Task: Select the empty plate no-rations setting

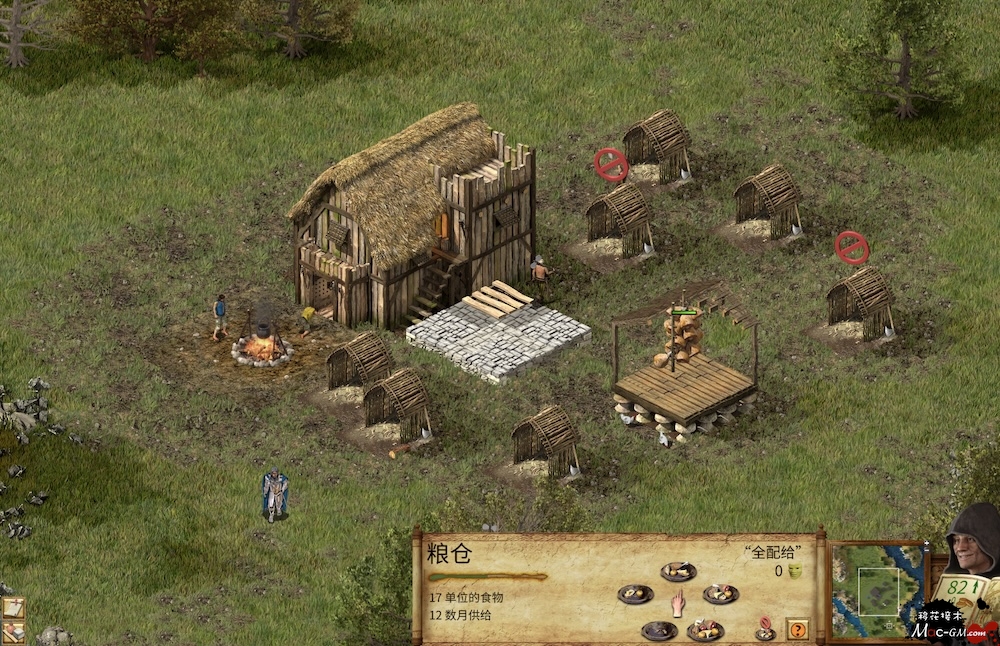Action: point(659,630)
